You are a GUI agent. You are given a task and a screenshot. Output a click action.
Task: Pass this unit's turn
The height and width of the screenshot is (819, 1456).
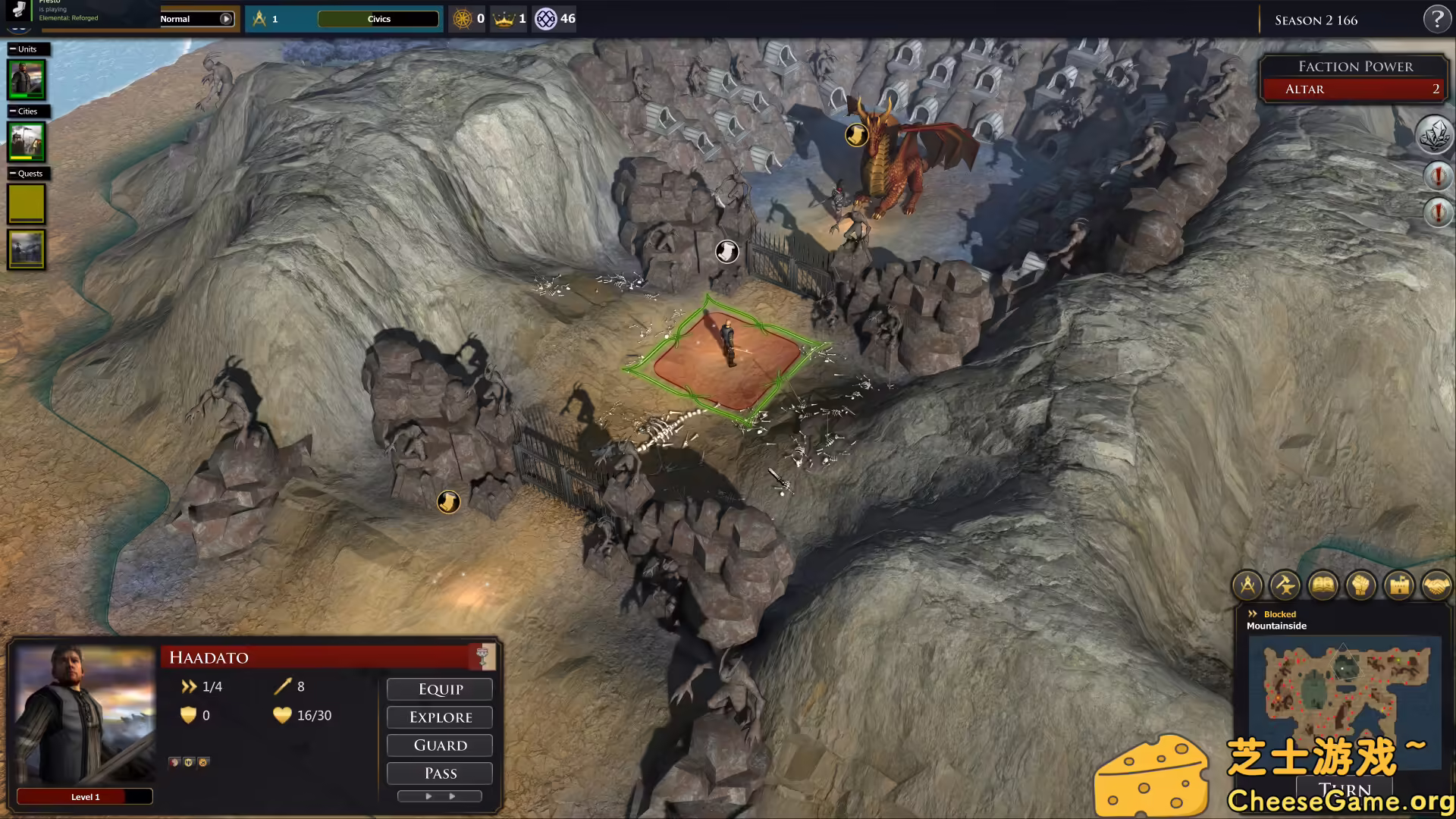point(440,773)
